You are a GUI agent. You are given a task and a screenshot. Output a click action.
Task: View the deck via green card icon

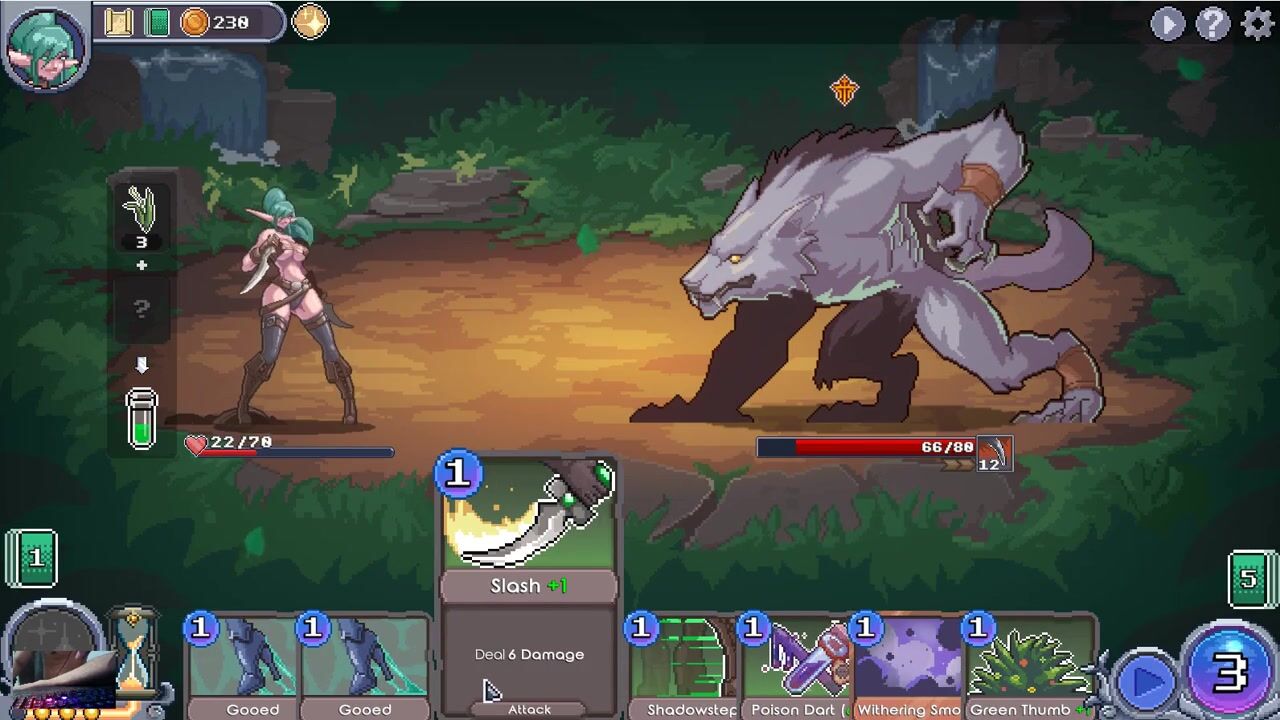(x=157, y=22)
